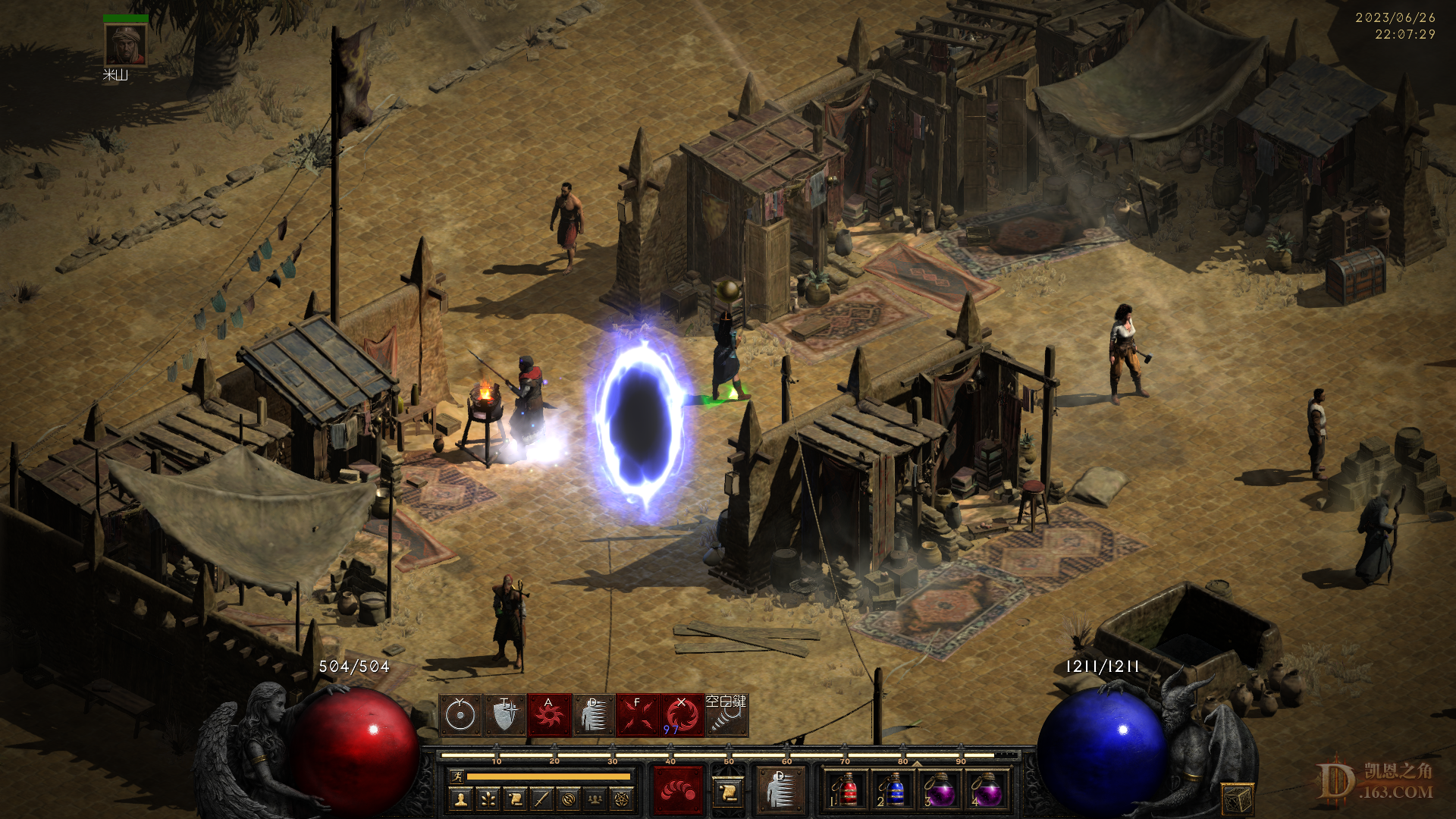Toggle the run/walk button

[457, 777]
